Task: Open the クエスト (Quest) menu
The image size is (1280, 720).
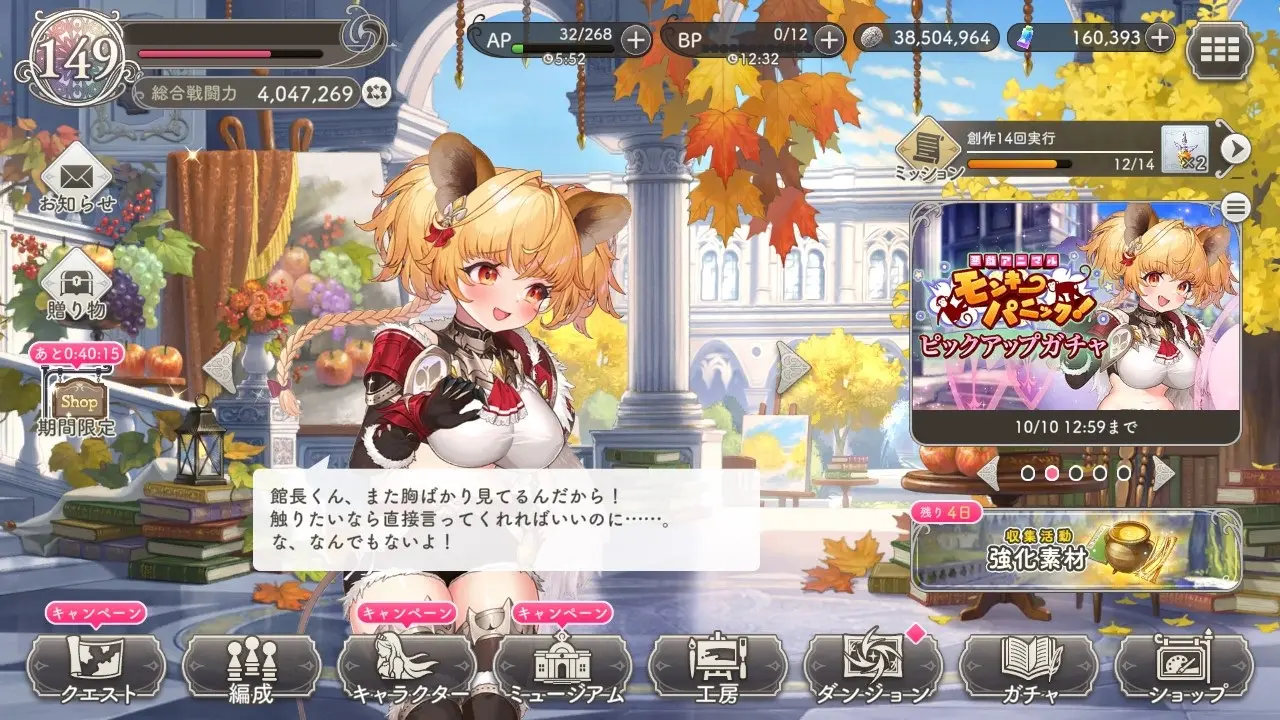Action: (96, 667)
